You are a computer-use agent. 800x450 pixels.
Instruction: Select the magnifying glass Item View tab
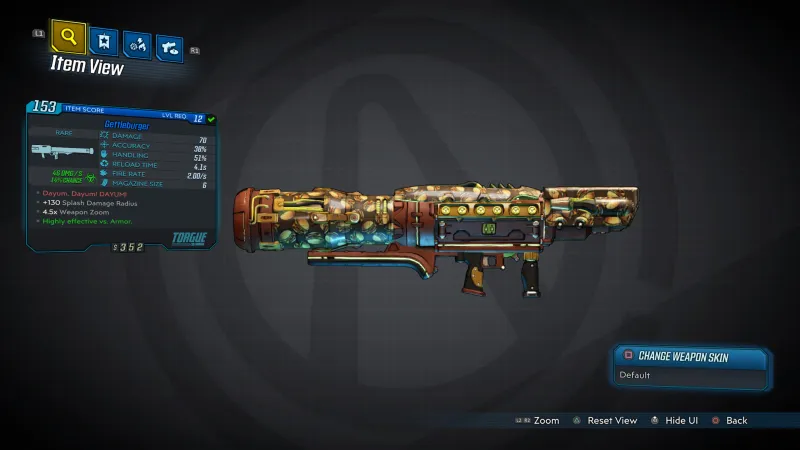[x=68, y=39]
